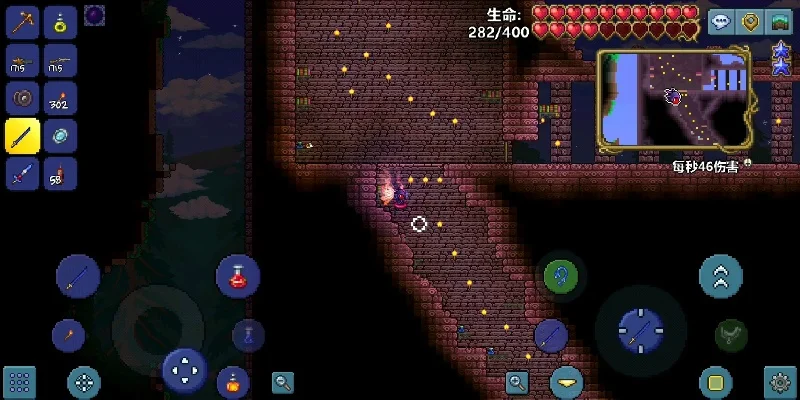Tap the yellow map pin button
Viewport: 800px width, 400px height.
pos(749,23)
